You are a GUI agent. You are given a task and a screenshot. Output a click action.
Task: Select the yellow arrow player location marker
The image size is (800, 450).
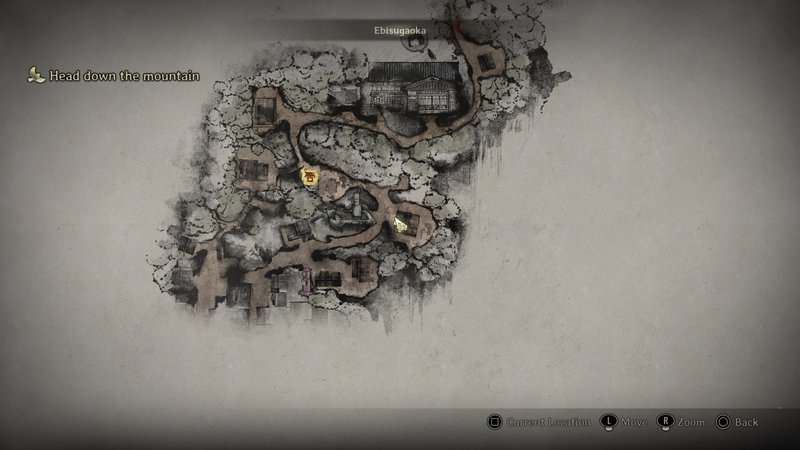pos(402,223)
